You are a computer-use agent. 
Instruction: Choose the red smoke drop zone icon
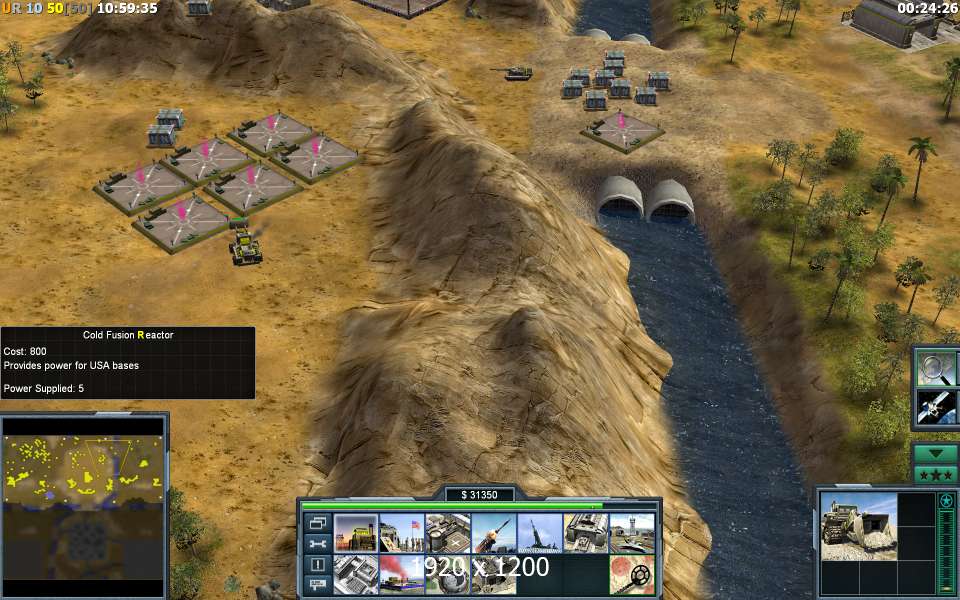point(402,575)
